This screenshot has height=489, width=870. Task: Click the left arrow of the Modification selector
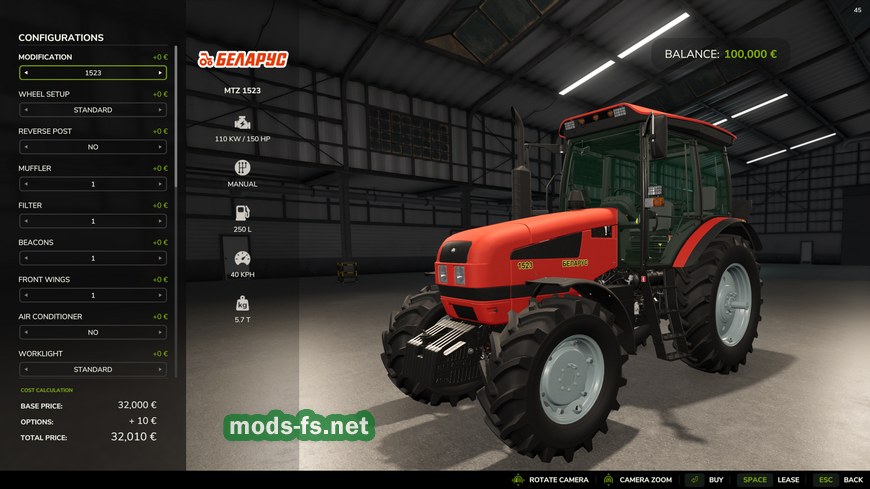(x=26, y=73)
